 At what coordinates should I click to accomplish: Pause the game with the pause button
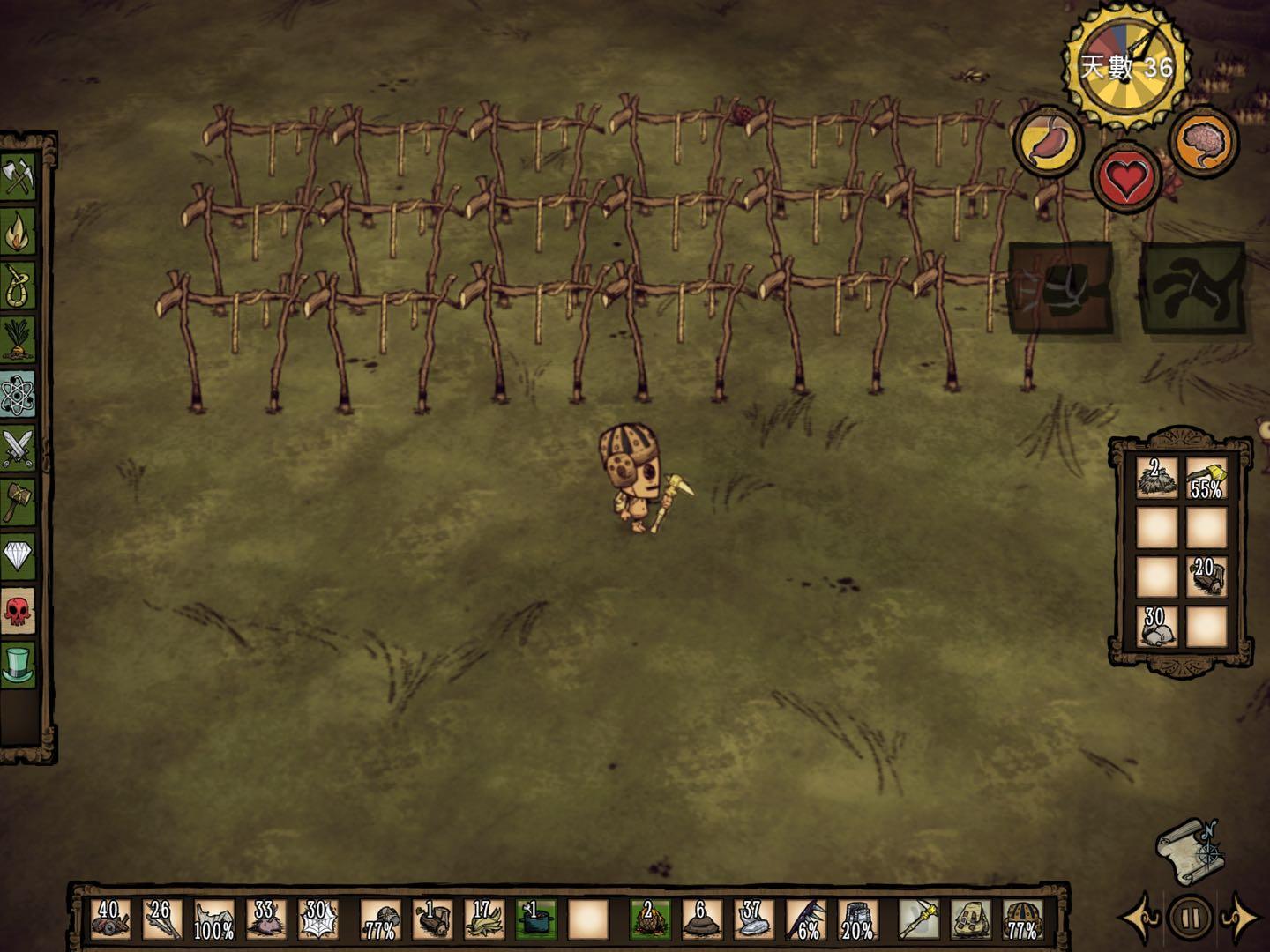1190,918
